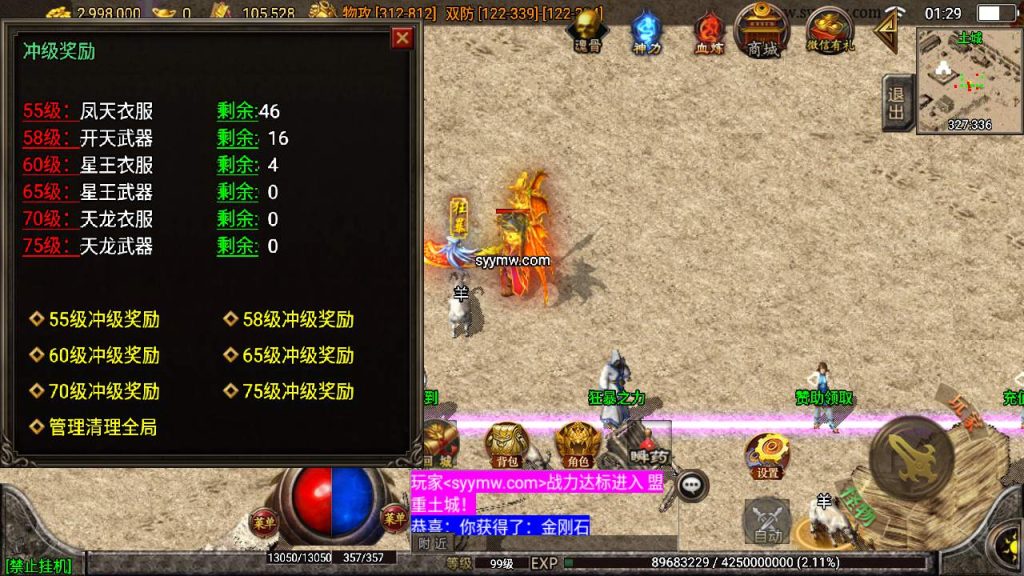Viewport: 1024px width, 576px height.
Task: Select the 75级冲级奖励 entry
Action: pos(297,391)
